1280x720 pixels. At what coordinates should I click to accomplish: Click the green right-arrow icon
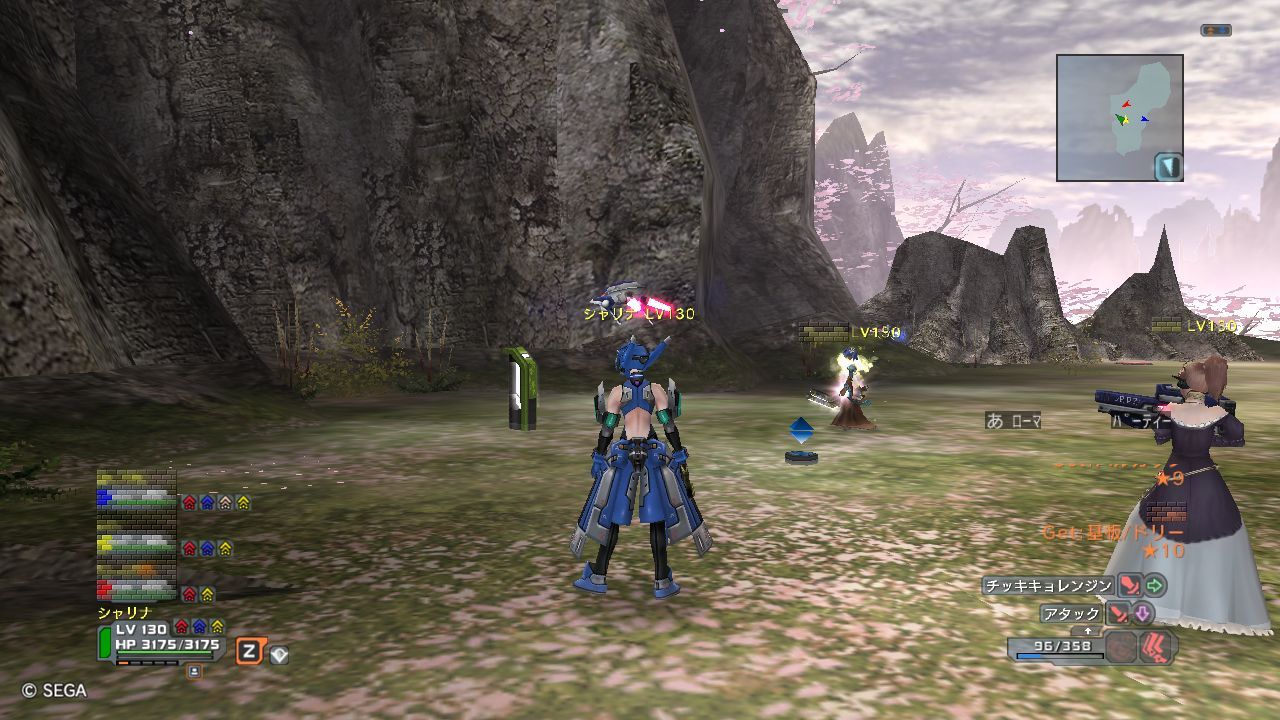(x=1155, y=586)
